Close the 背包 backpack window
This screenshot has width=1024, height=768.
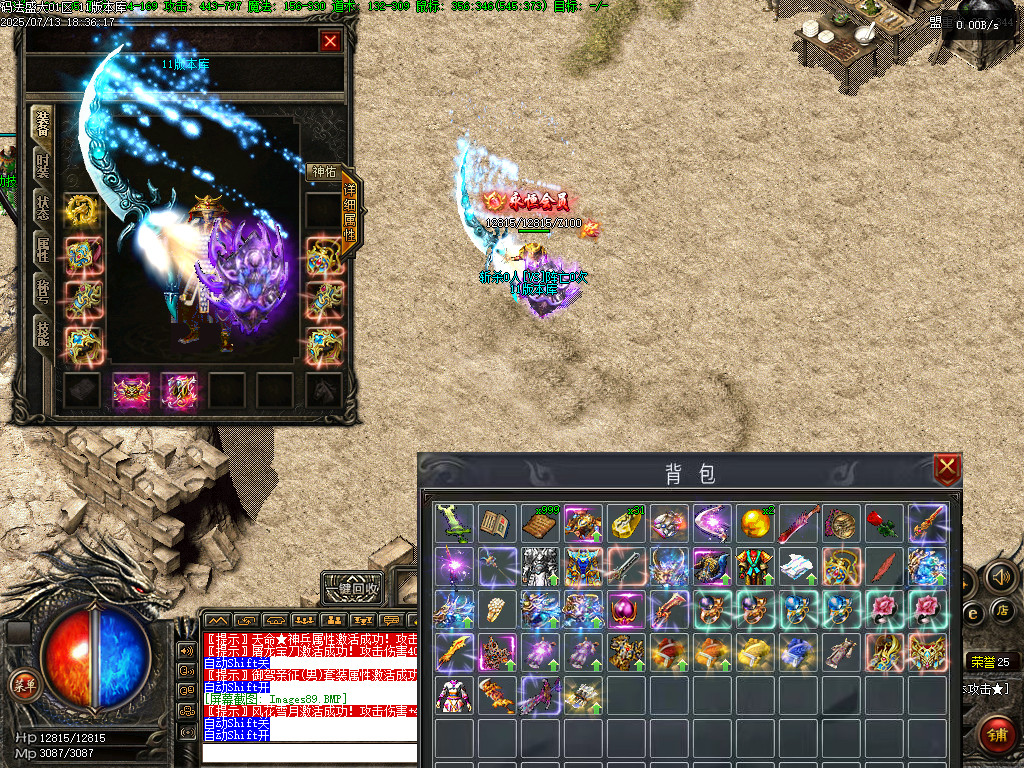(x=946, y=468)
